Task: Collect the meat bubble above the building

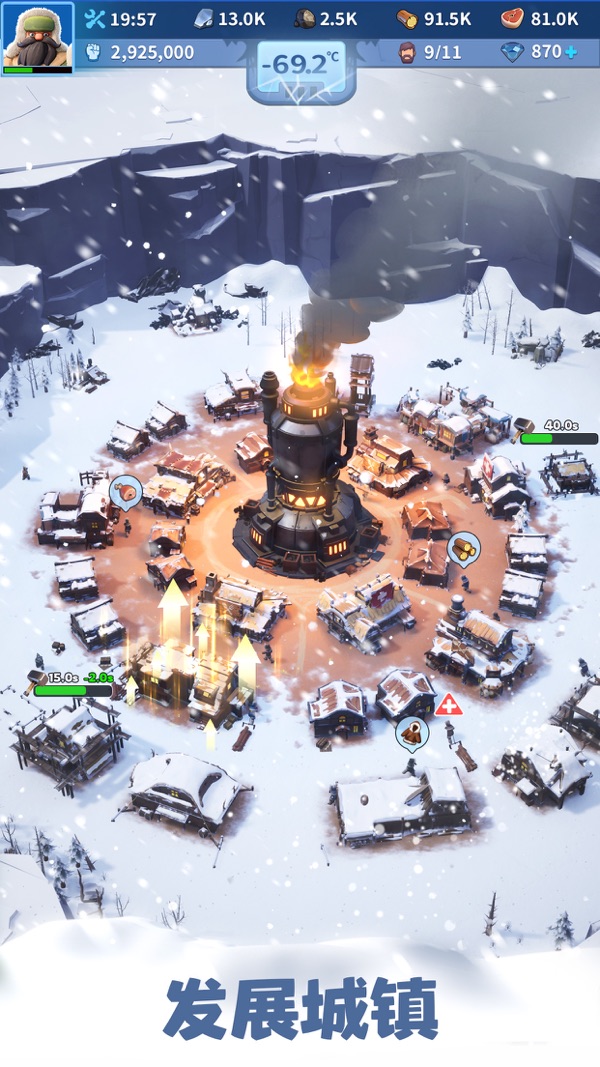Action: pyautogui.click(x=126, y=491)
